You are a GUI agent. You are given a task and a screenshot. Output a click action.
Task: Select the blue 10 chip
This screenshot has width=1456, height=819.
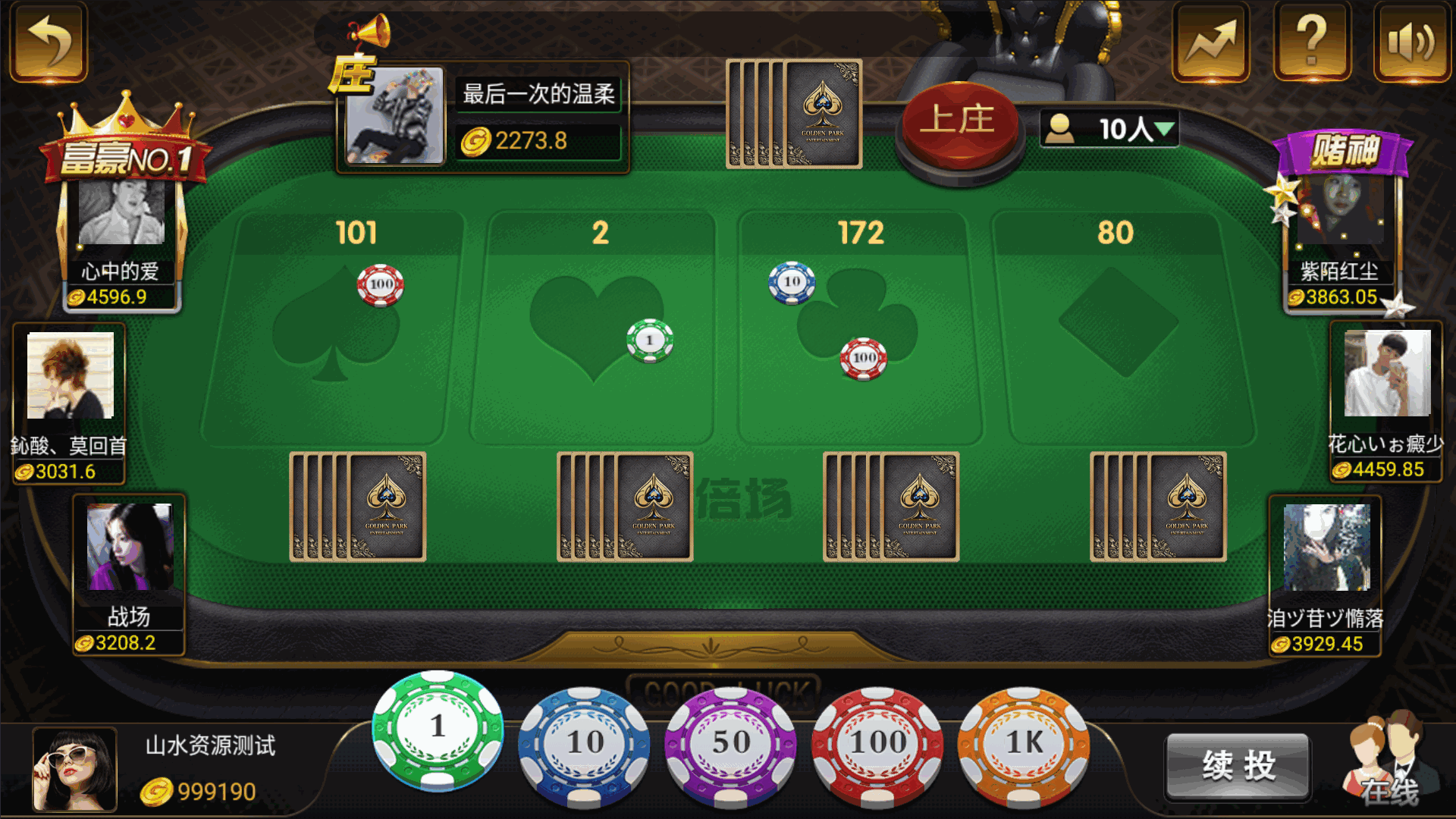584,743
